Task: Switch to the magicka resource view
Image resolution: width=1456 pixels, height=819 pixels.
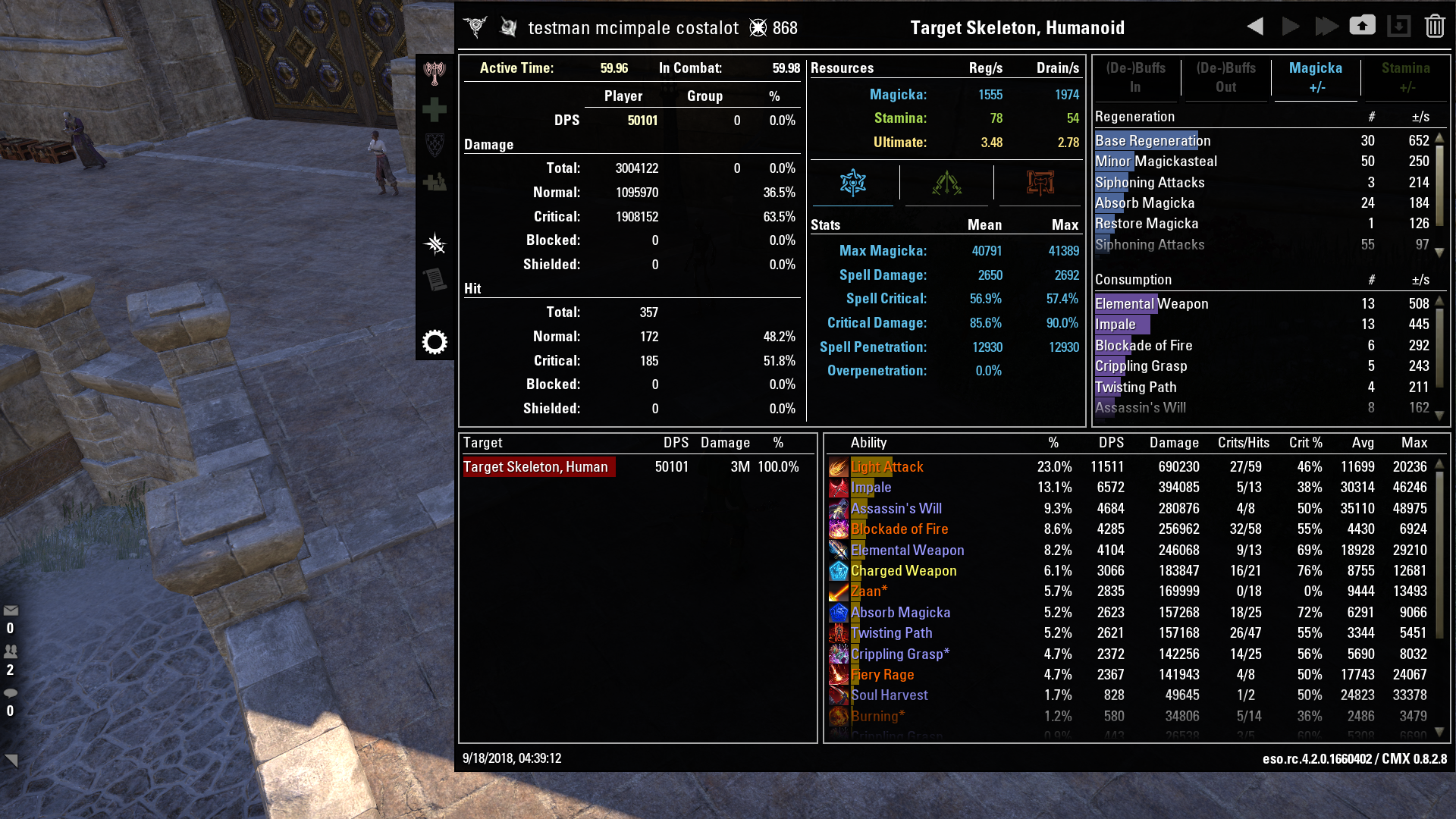Action: (854, 183)
